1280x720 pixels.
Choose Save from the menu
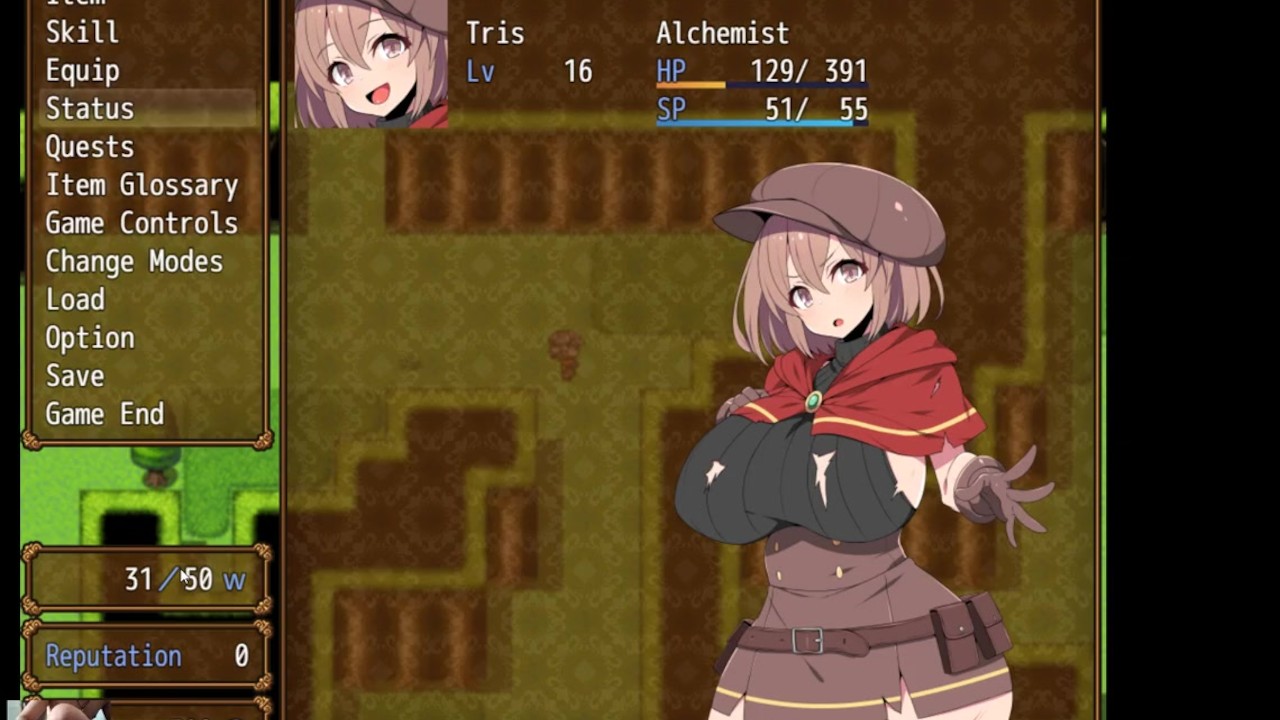(75, 376)
